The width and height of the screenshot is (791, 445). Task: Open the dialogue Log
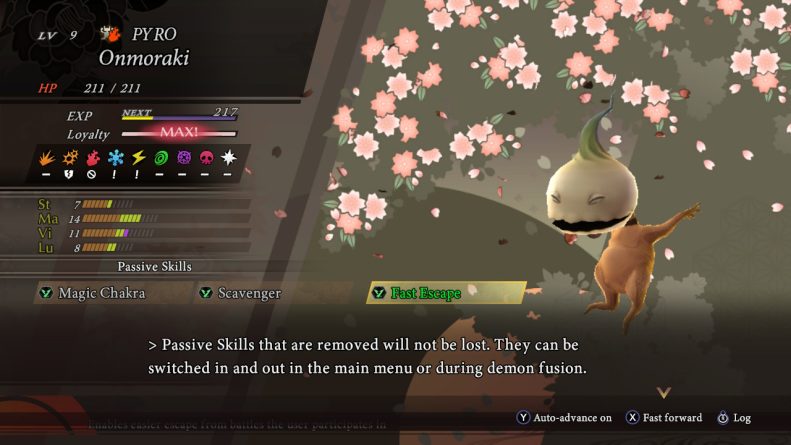coord(734,417)
